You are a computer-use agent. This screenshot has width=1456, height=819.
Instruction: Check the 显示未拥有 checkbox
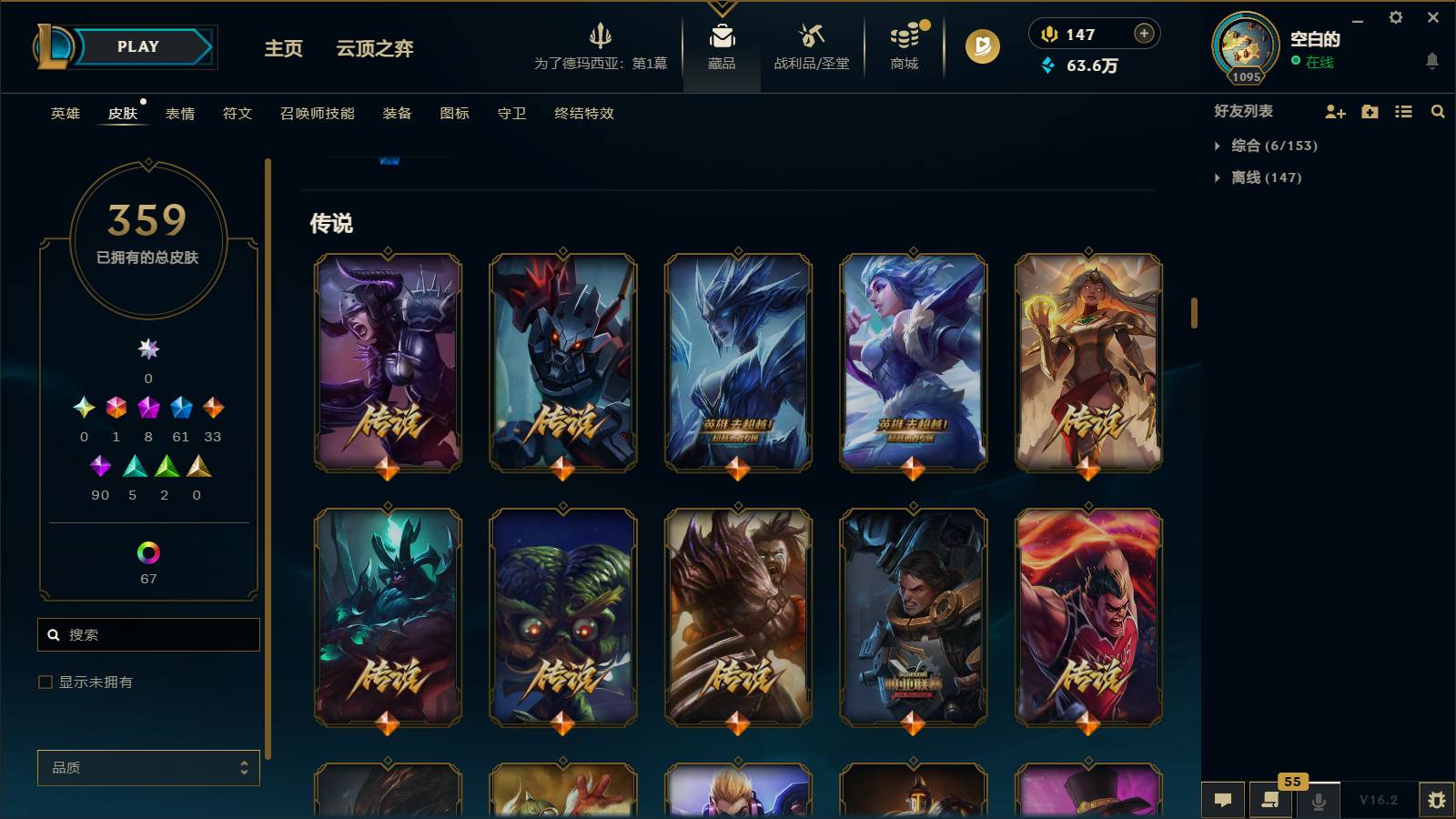click(44, 681)
